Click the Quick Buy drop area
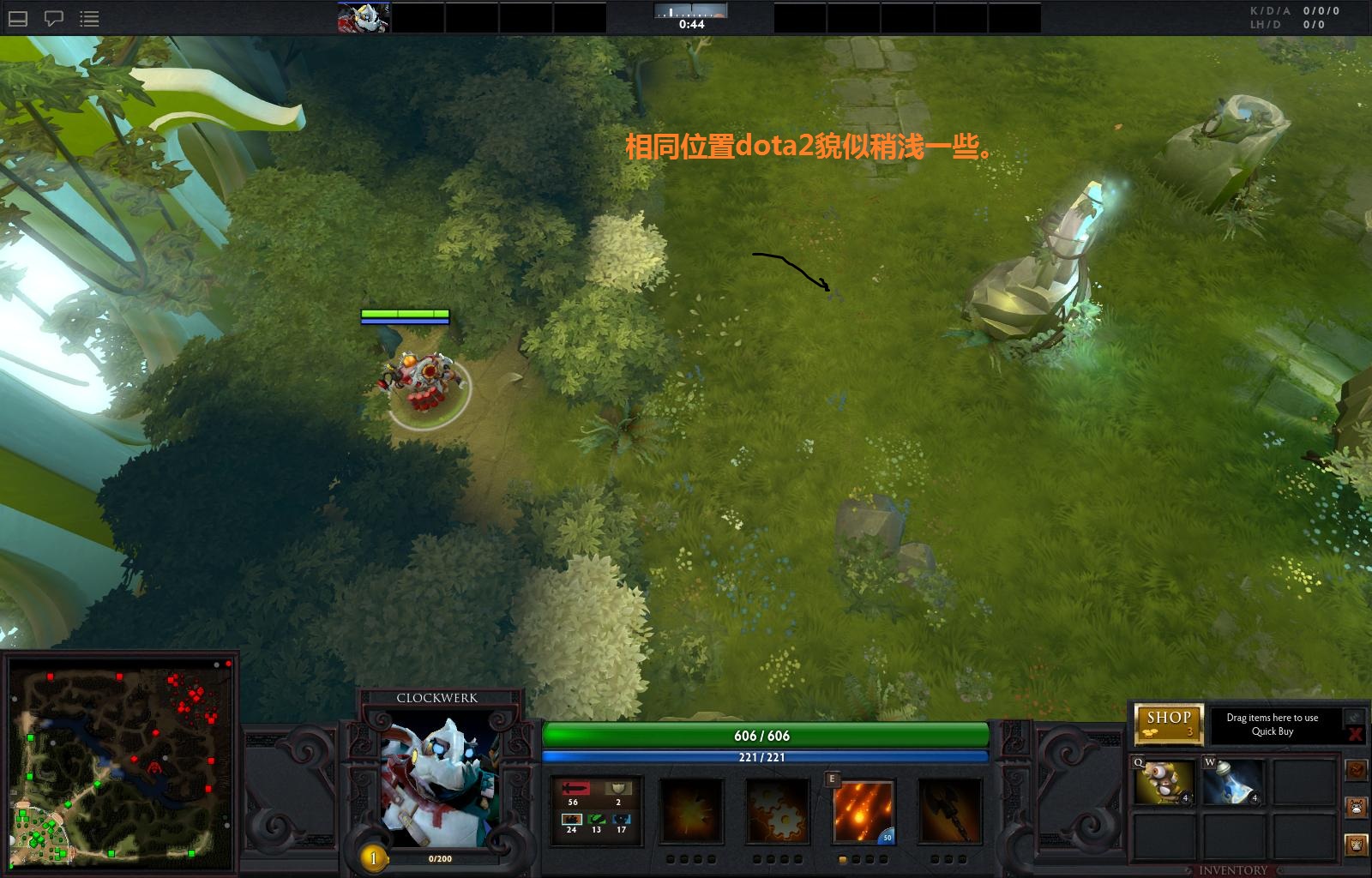Viewport: 1372px width, 878px height. [x=1272, y=725]
